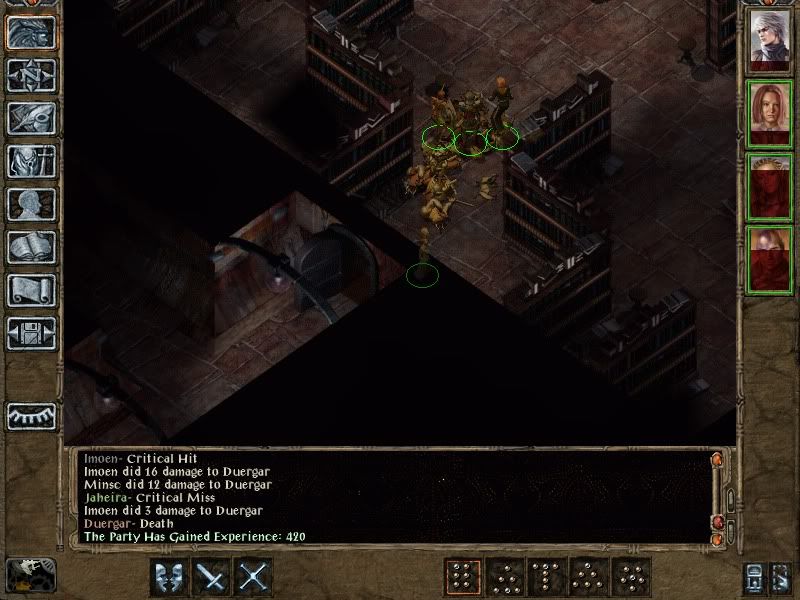Select the highlighted first formation button
Viewport: 800px width, 600px height.
click(x=462, y=577)
